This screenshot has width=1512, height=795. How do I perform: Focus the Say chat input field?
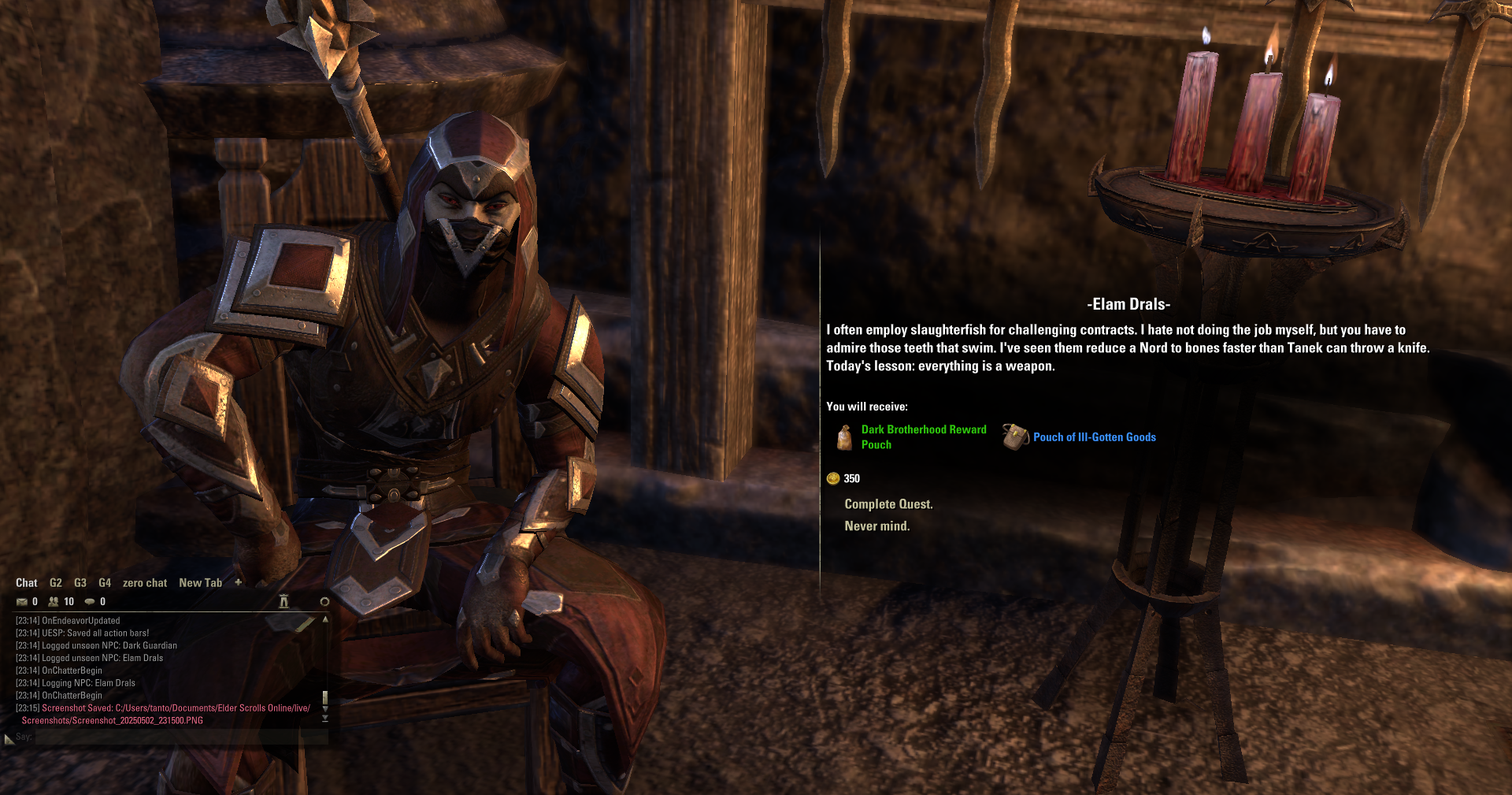click(x=180, y=737)
